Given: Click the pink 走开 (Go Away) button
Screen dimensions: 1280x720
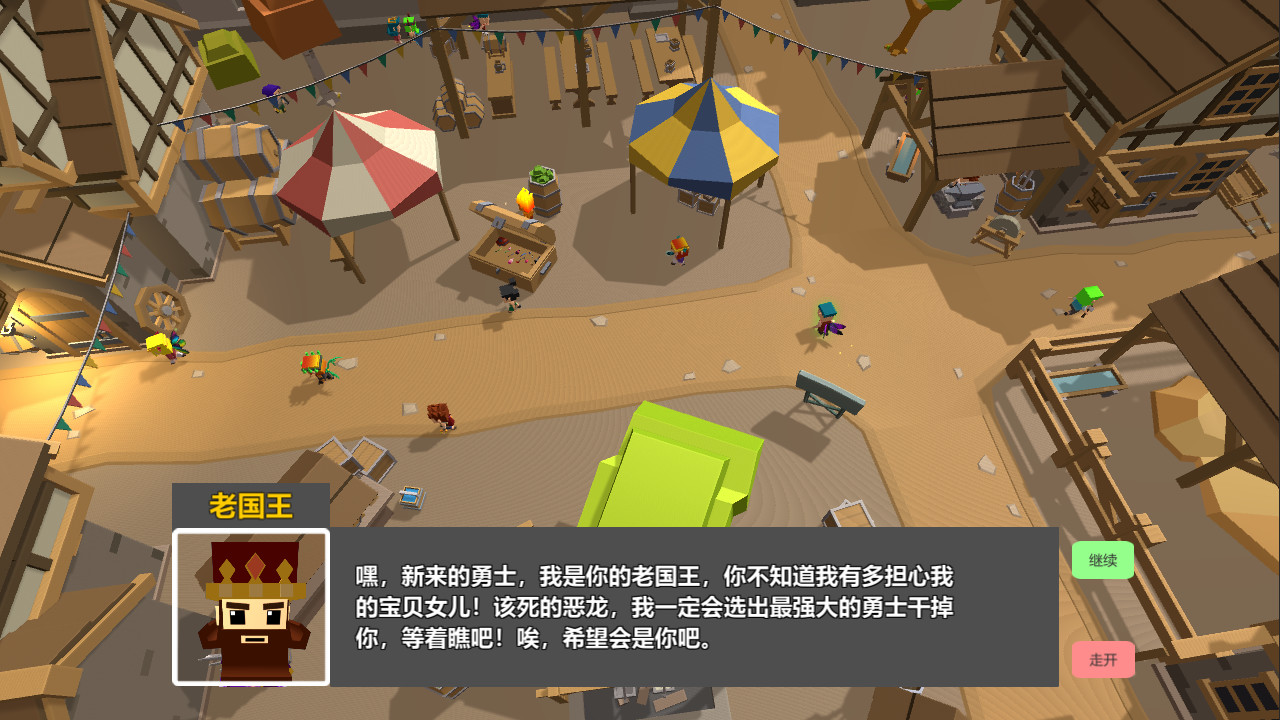Looking at the screenshot, I should (x=1103, y=660).
